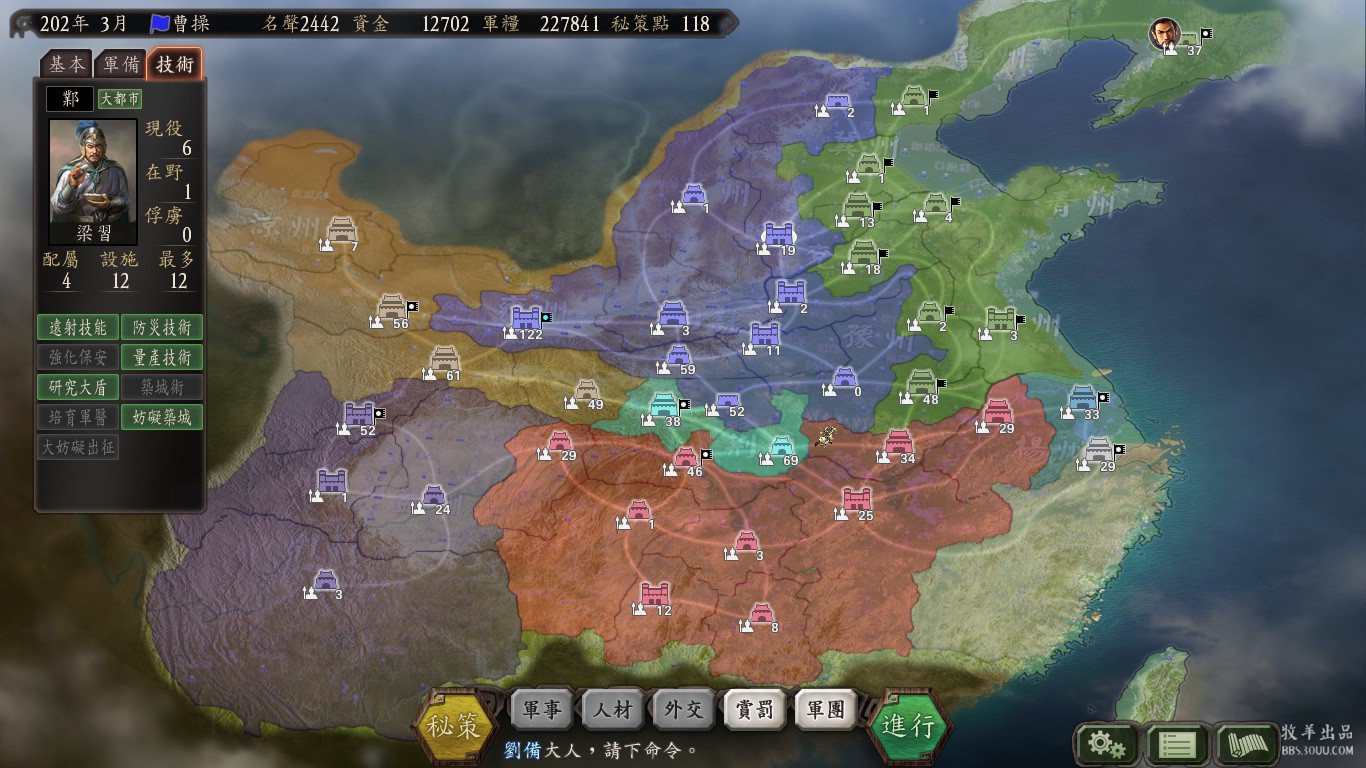Open the 秘策 hexagon button

(456, 725)
